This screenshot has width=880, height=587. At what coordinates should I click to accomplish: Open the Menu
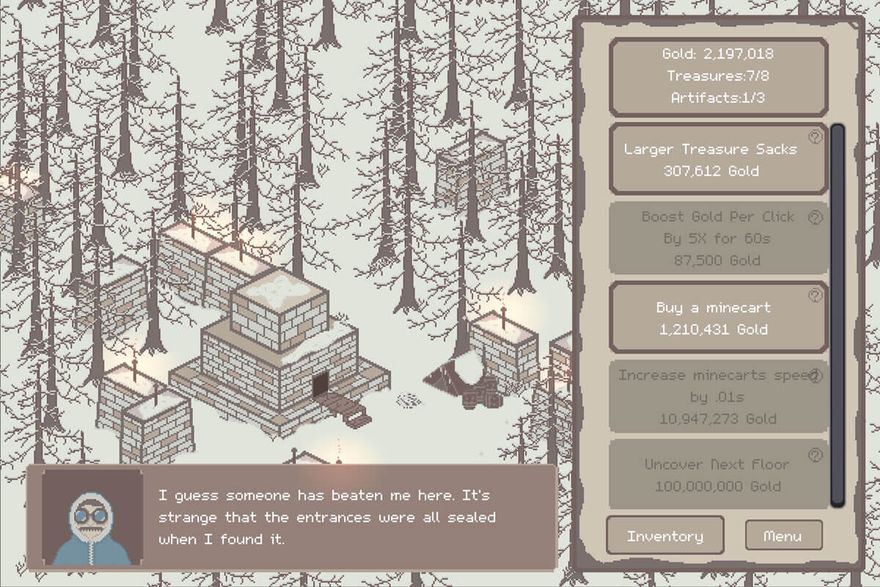[x=783, y=536]
